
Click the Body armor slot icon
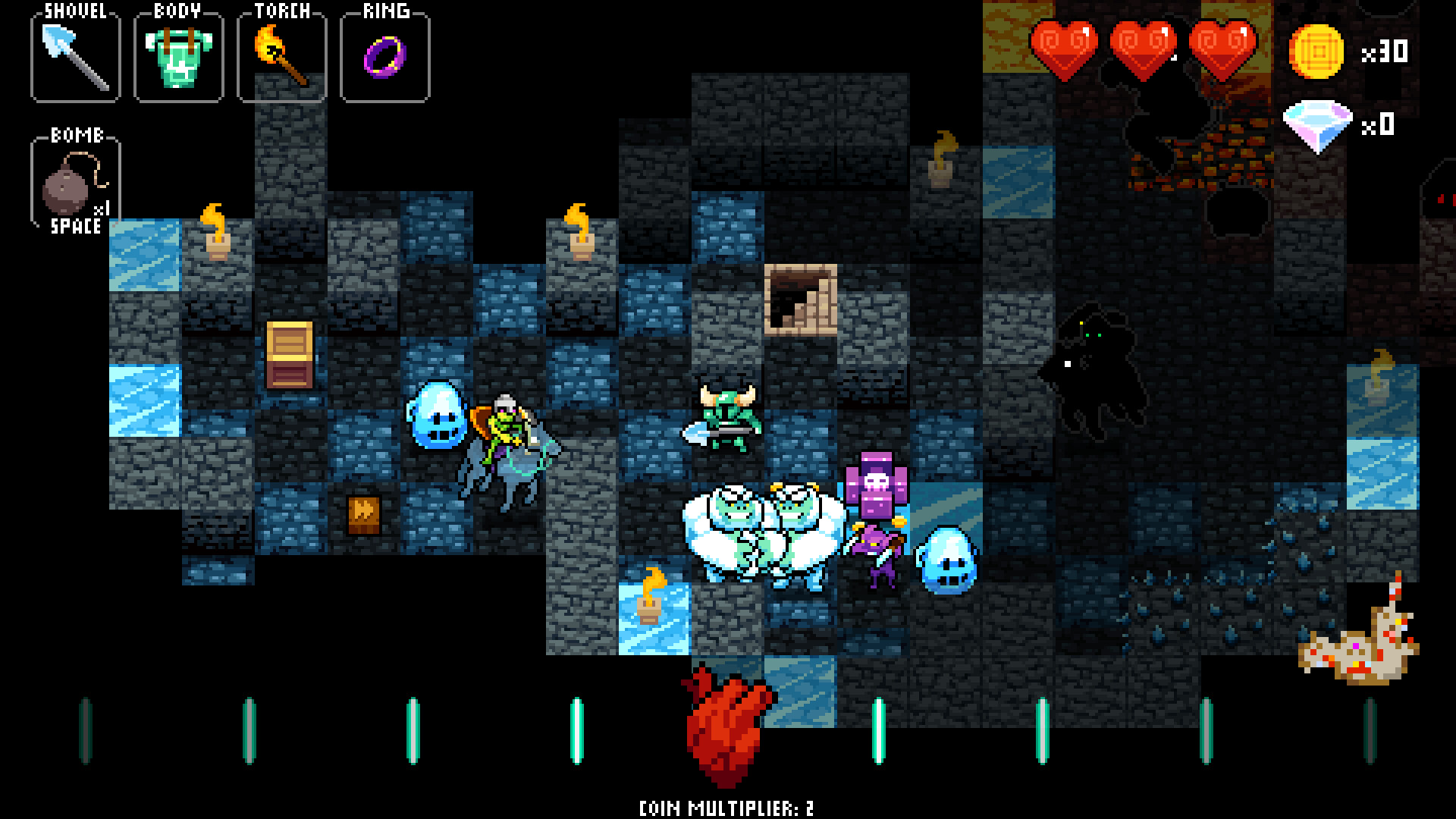(177, 55)
